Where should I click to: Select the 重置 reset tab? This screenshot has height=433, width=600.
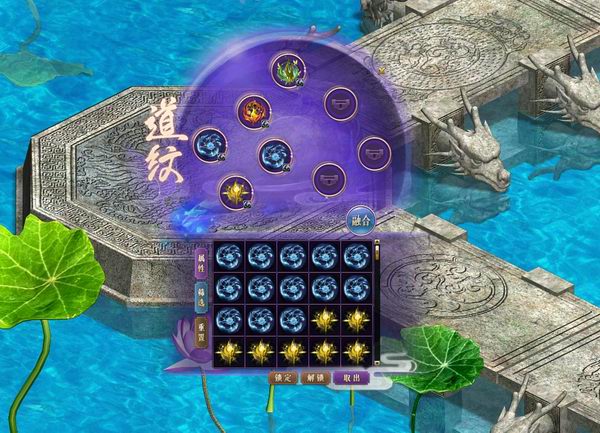201,326
